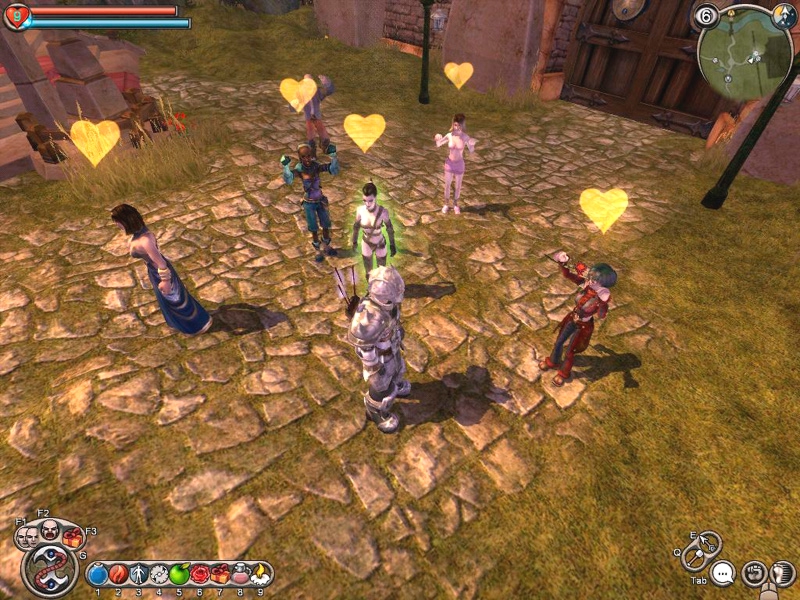Pick the gift box expression shortcut
Image resolution: width=800 pixels, height=600 pixels.
click(72, 537)
